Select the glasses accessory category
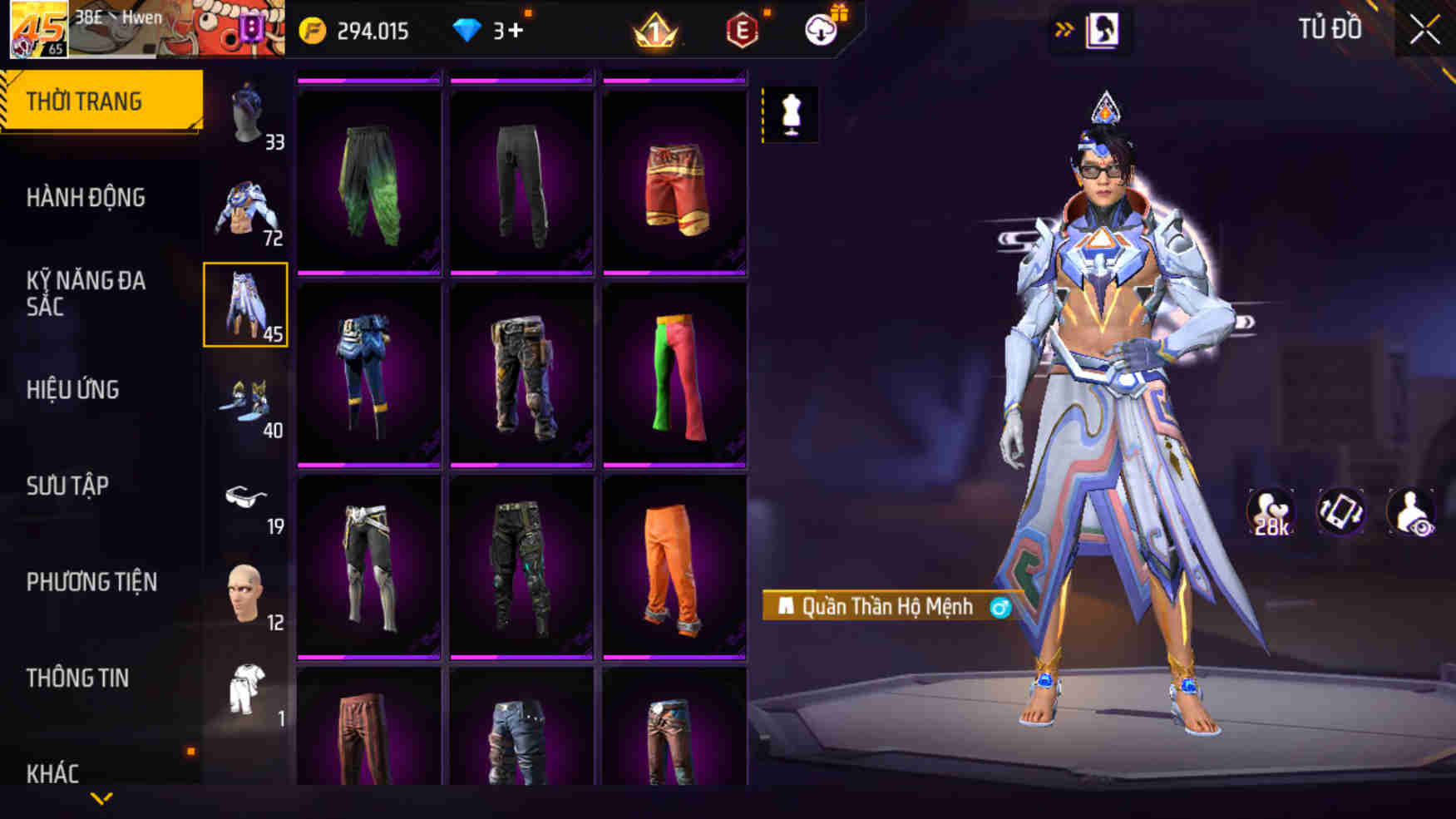This screenshot has width=1456, height=819. click(x=246, y=498)
